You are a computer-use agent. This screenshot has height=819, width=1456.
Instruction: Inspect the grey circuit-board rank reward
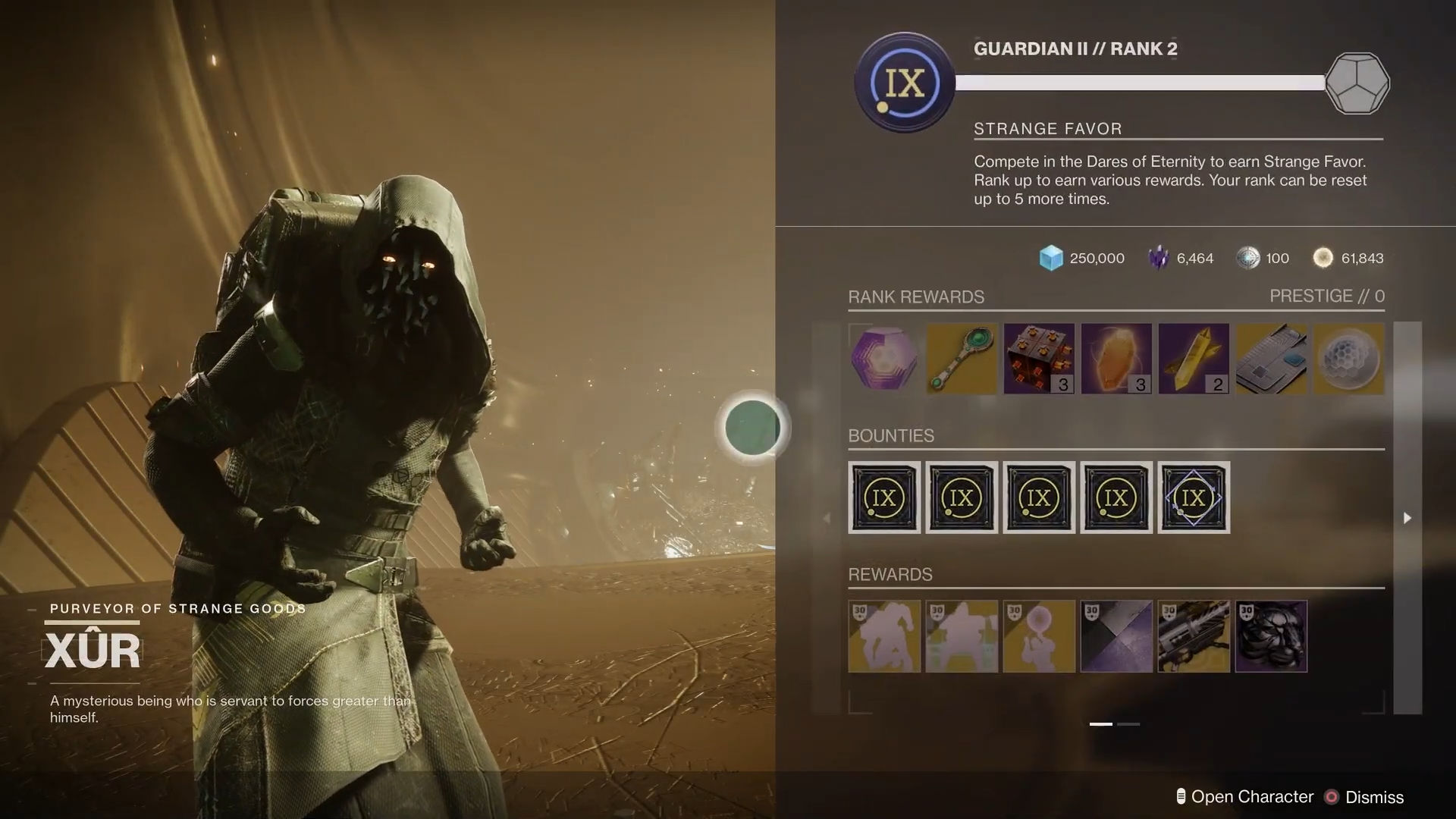tap(1271, 359)
